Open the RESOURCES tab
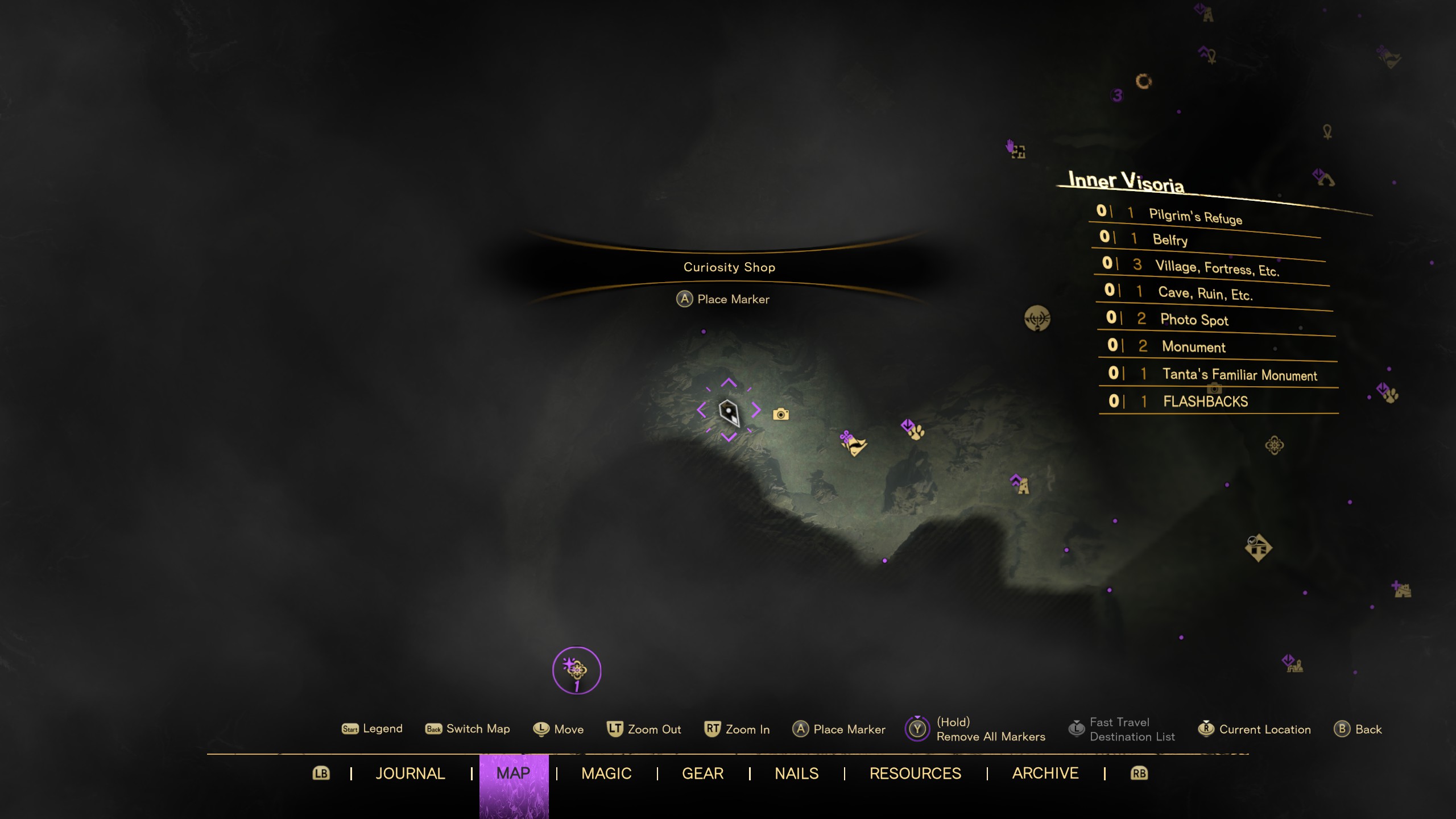1456x819 pixels. pos(915,773)
